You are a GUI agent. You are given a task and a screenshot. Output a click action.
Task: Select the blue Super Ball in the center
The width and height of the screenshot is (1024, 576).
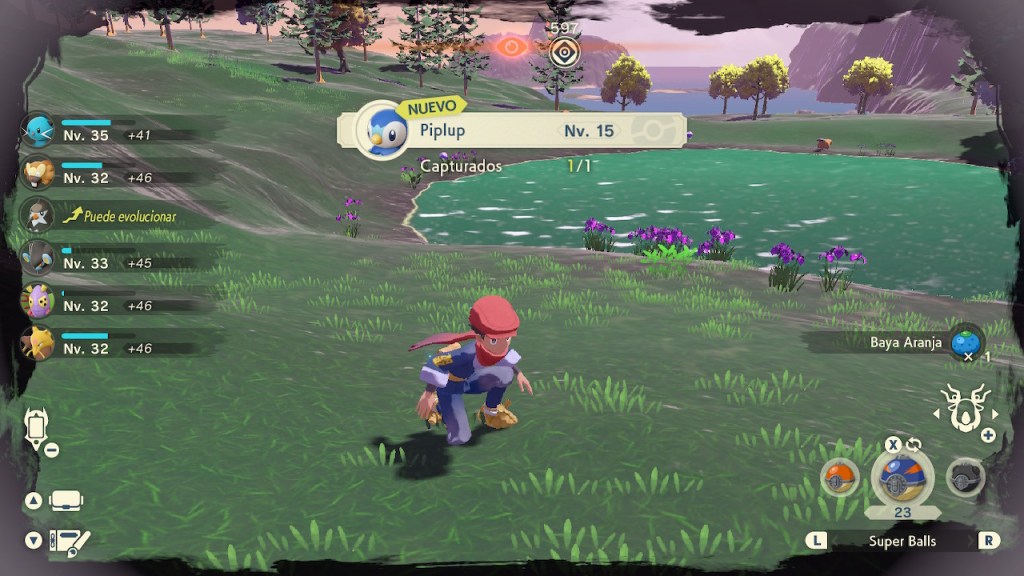(x=902, y=477)
